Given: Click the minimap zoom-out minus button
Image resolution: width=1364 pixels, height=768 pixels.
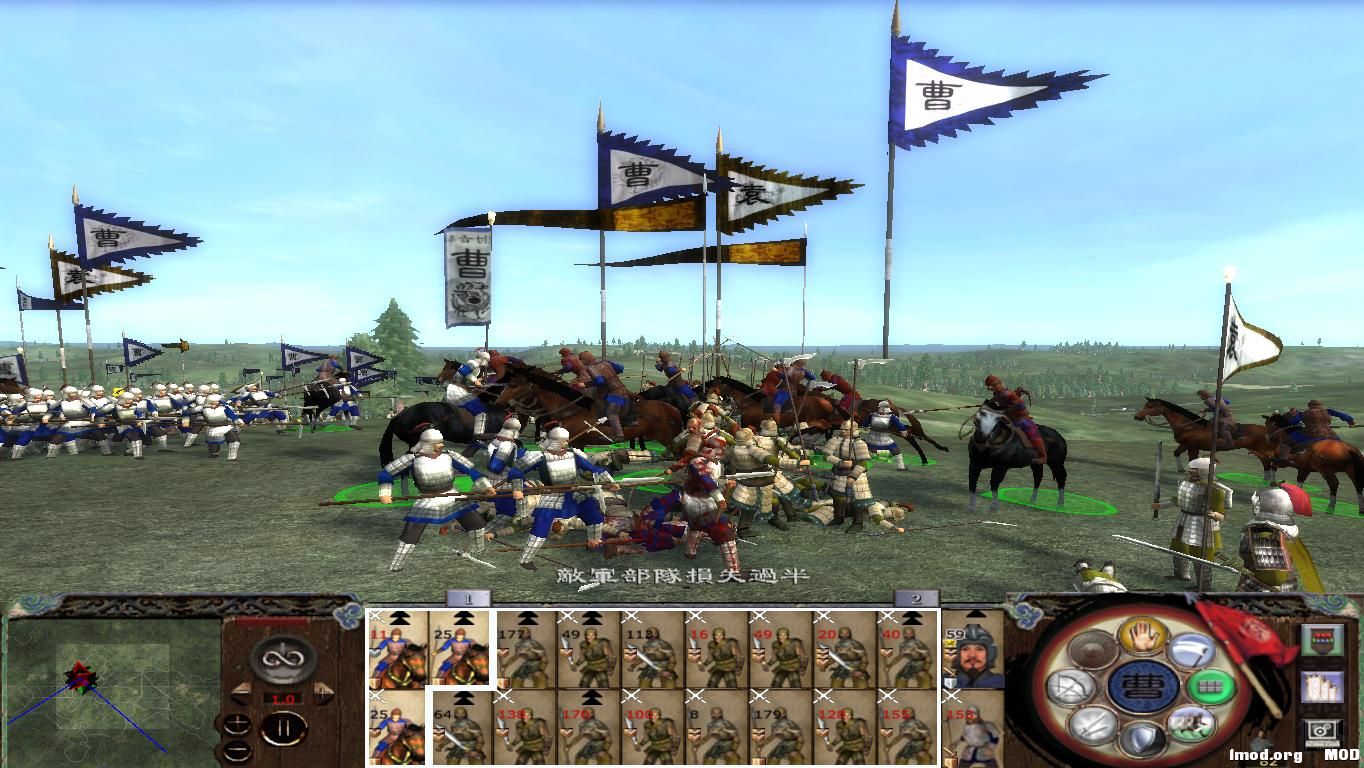Looking at the screenshot, I should (x=238, y=751).
